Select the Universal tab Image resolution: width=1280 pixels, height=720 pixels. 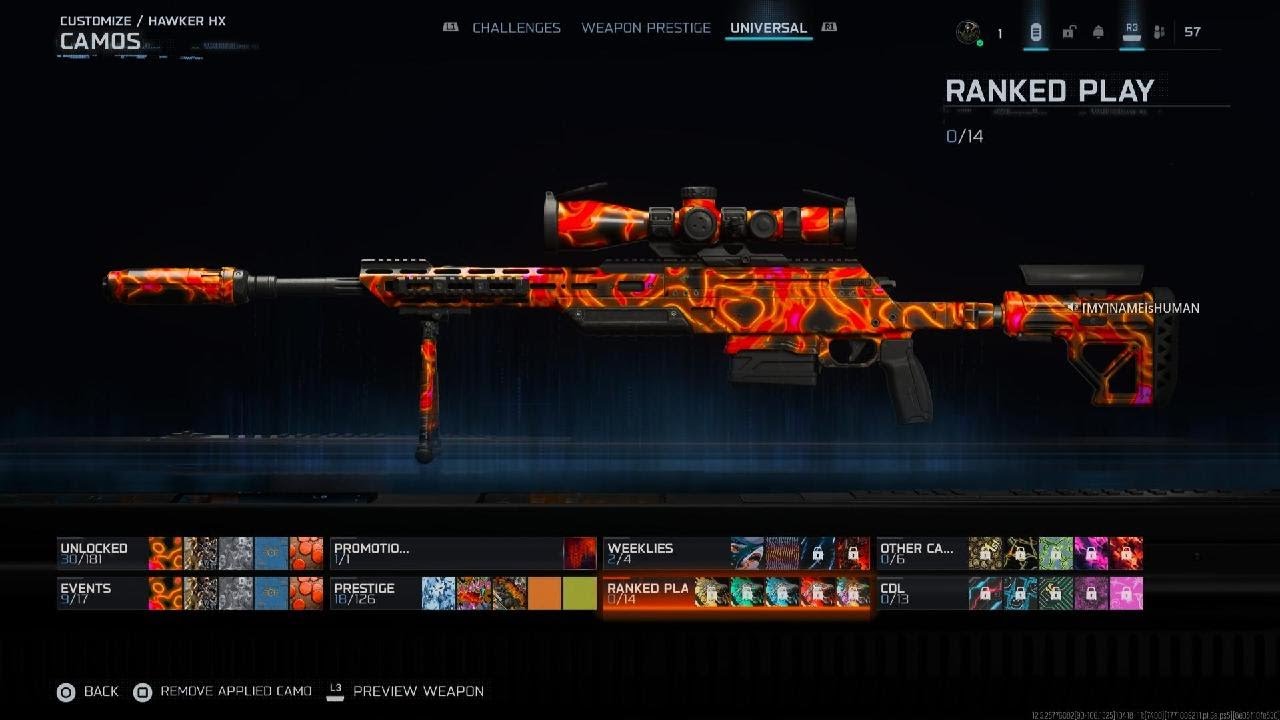click(768, 28)
